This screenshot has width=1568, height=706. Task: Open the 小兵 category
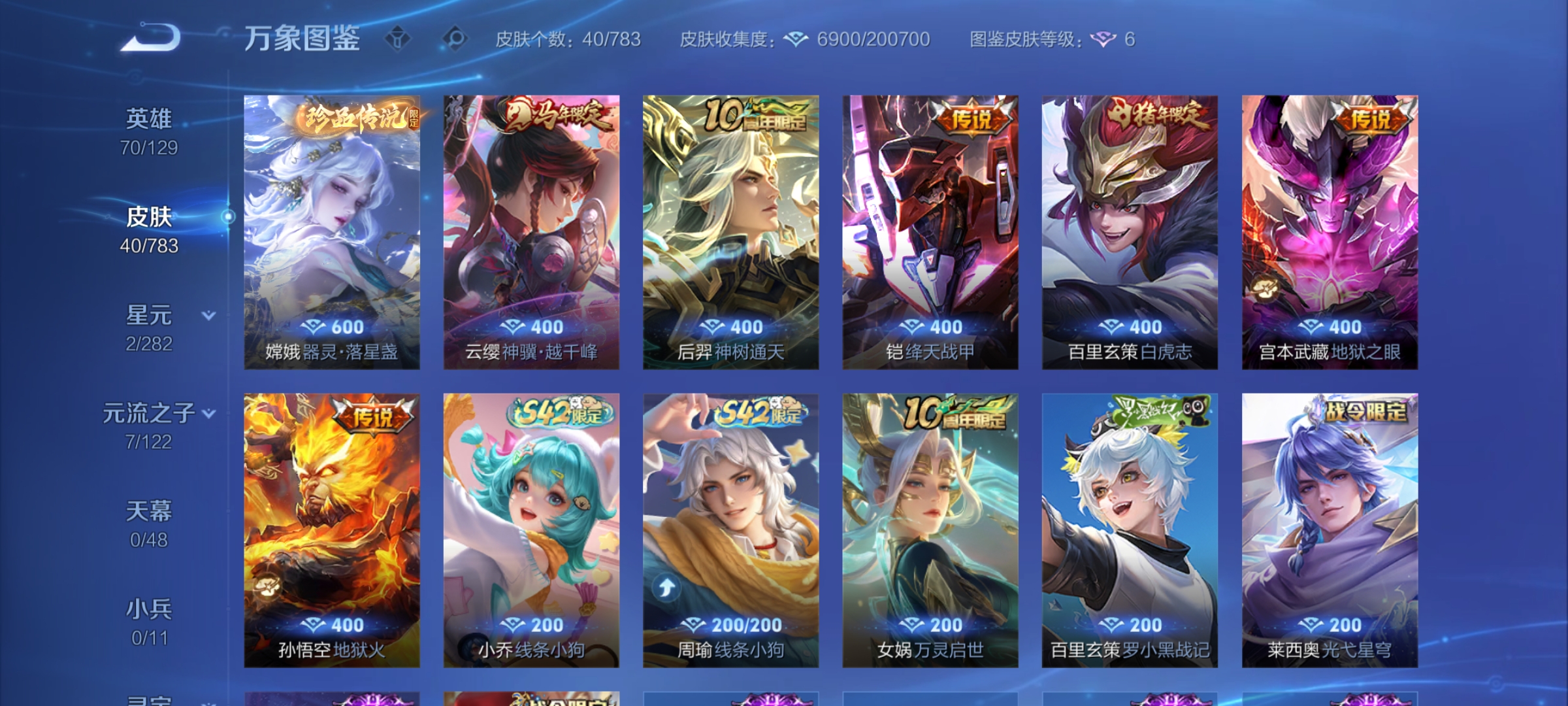[149, 608]
